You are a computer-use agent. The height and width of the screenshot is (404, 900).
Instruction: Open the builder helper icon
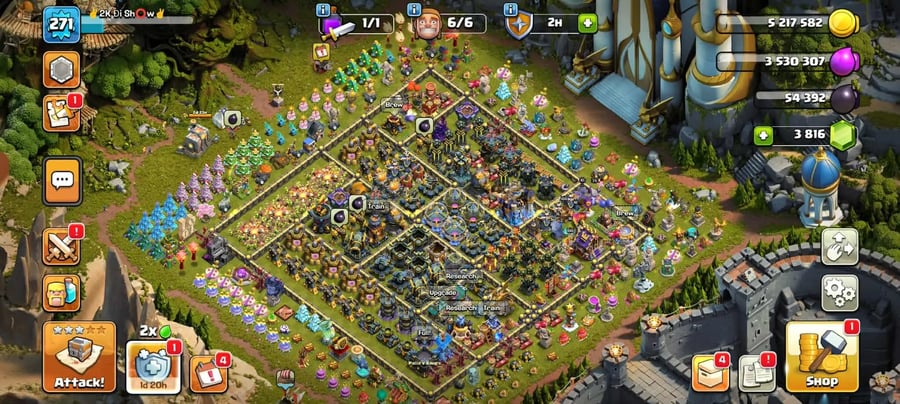tap(60, 294)
